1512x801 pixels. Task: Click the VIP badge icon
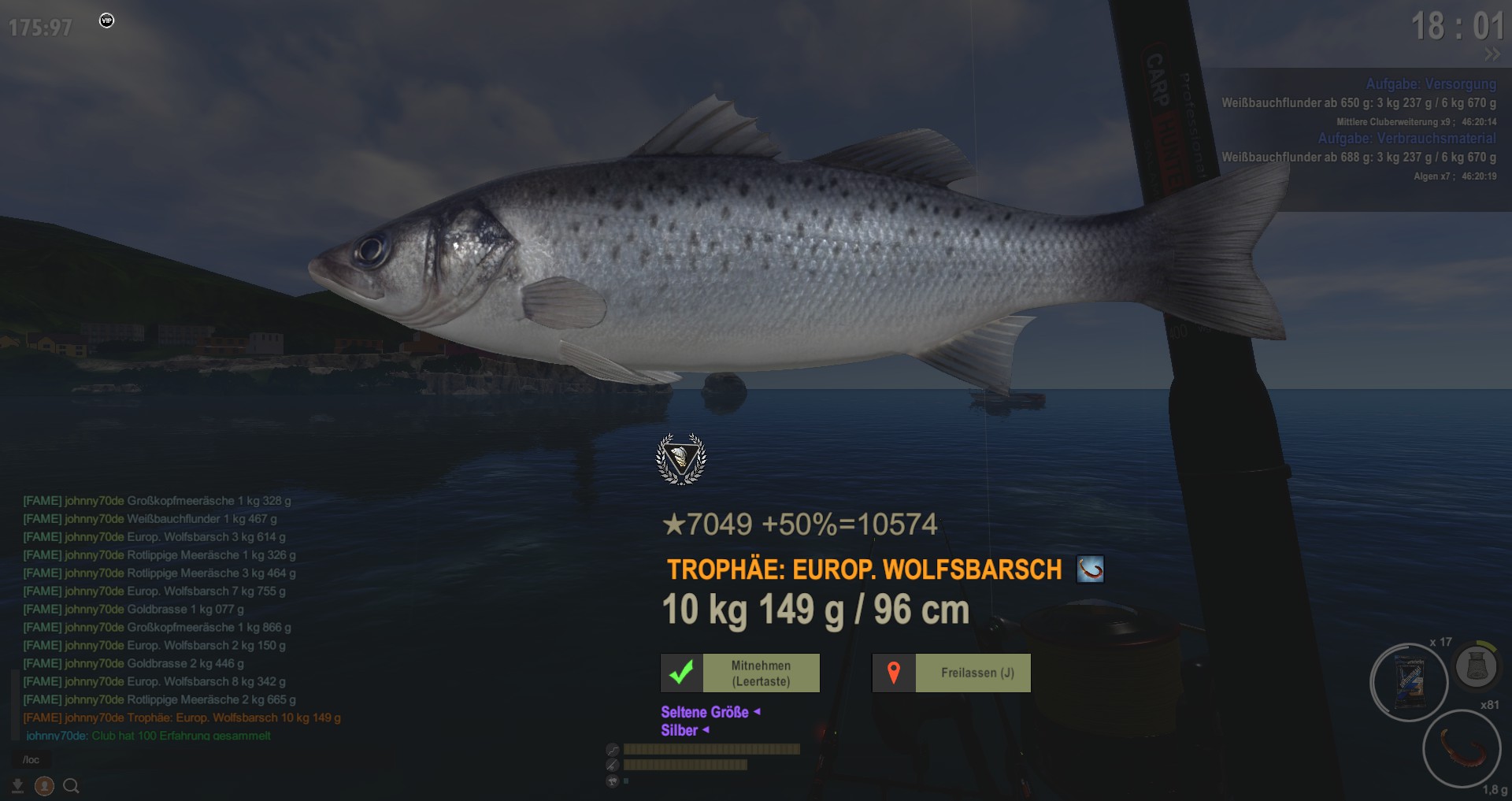point(107,20)
